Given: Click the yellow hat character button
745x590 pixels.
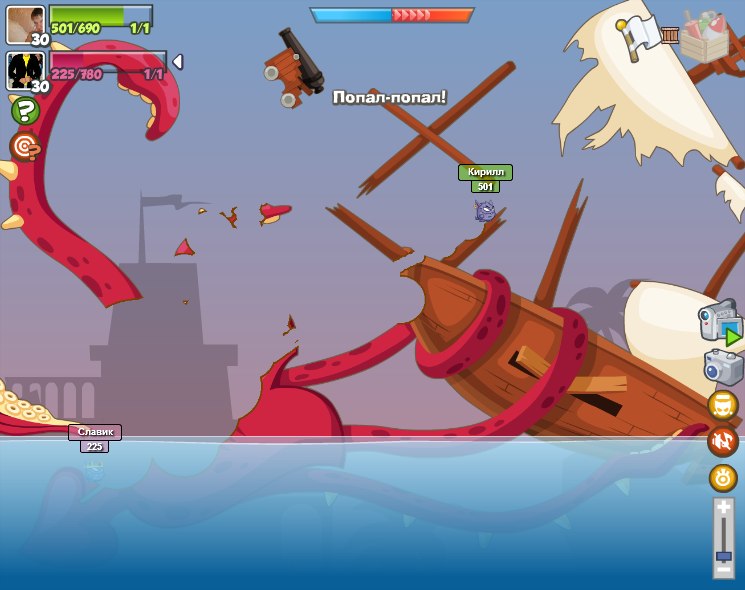Looking at the screenshot, I should pos(723,405).
